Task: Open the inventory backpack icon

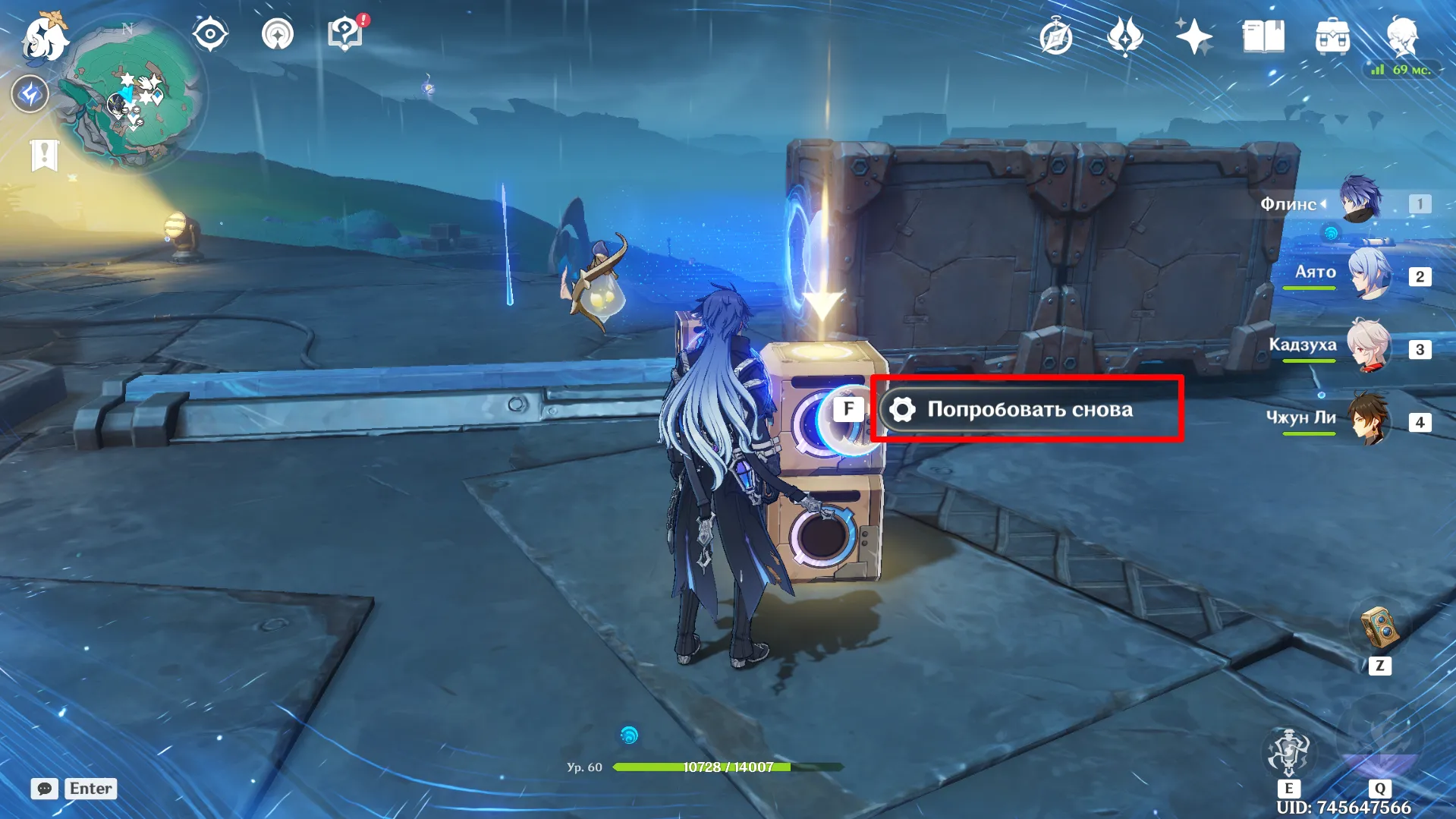Action: (x=1334, y=34)
